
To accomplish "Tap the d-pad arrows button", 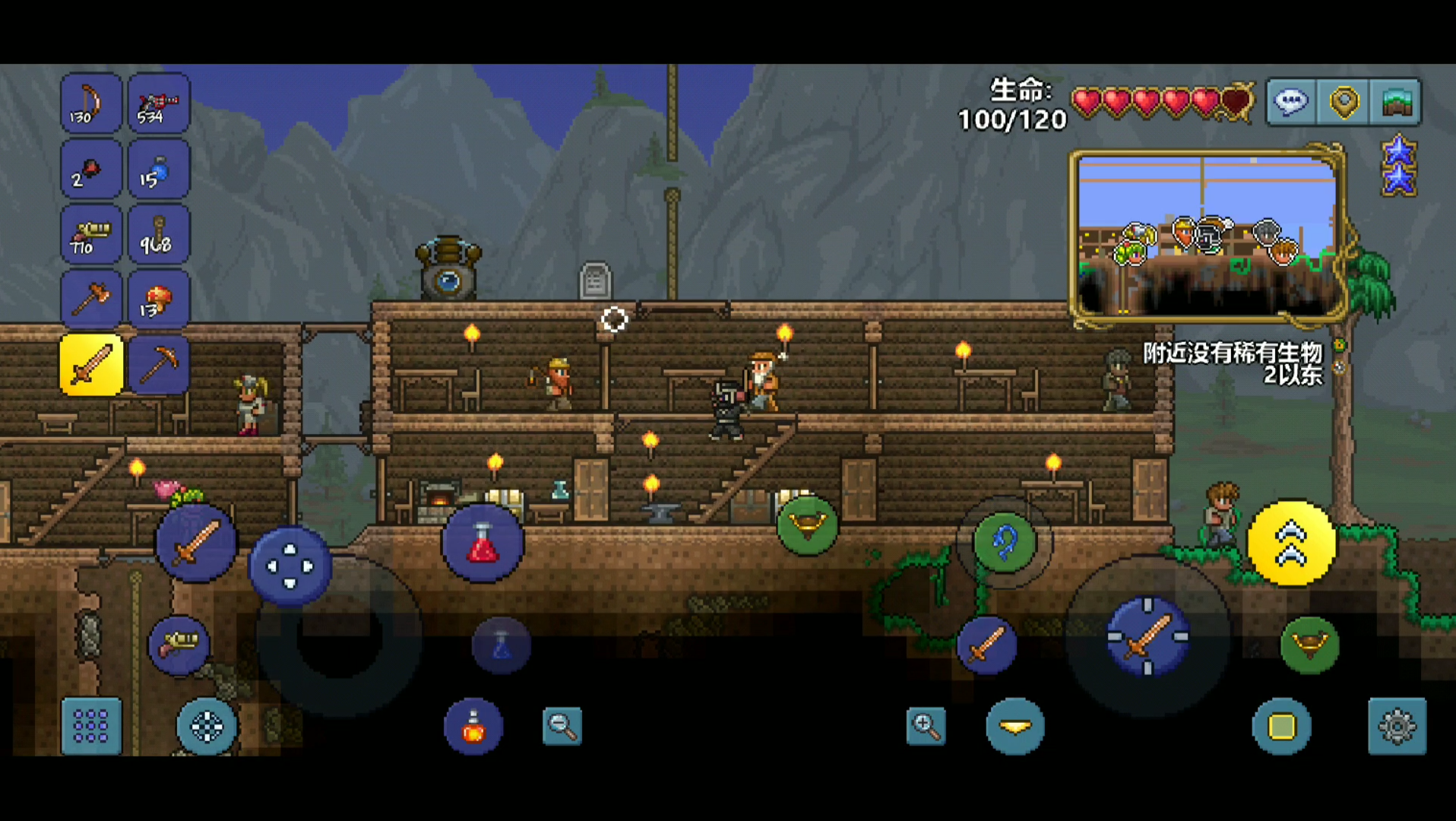I will pos(290,566).
